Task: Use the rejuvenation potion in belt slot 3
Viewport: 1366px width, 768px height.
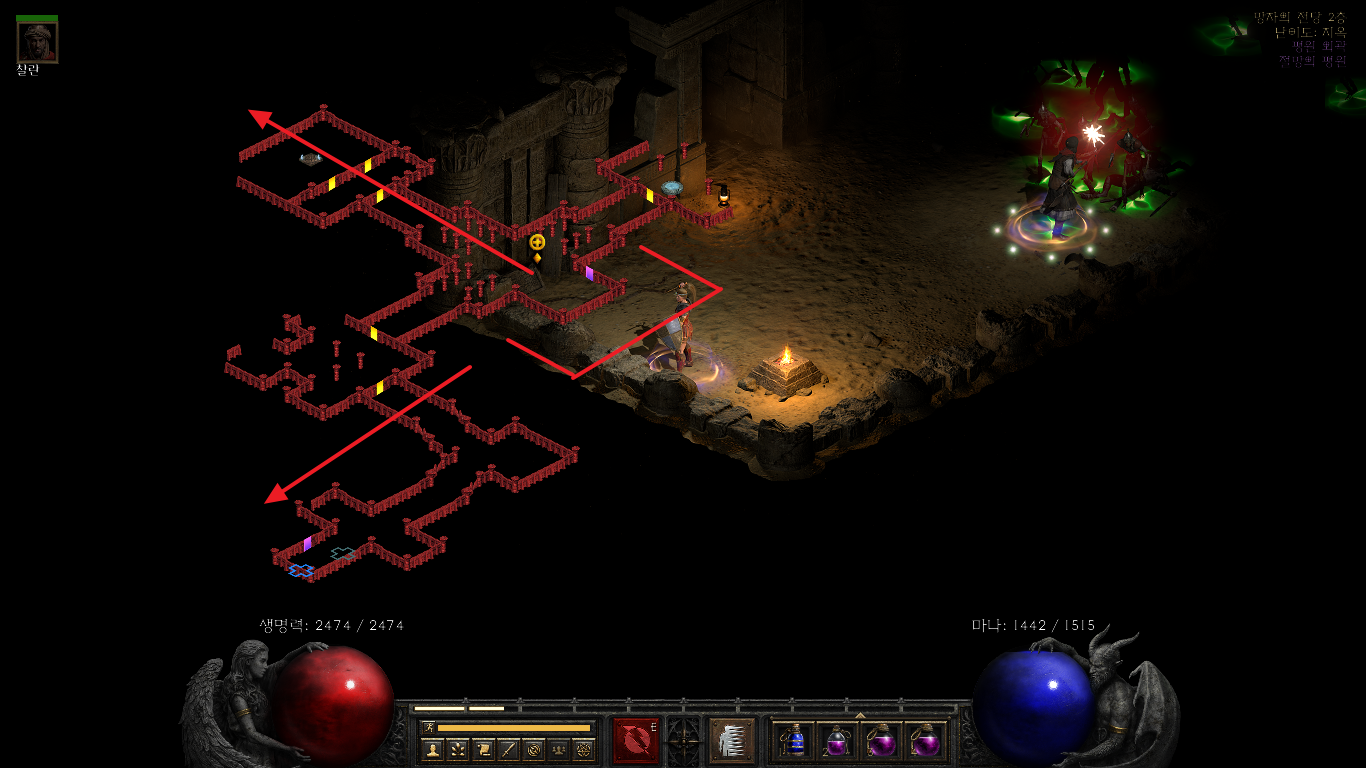Action: pos(881,741)
